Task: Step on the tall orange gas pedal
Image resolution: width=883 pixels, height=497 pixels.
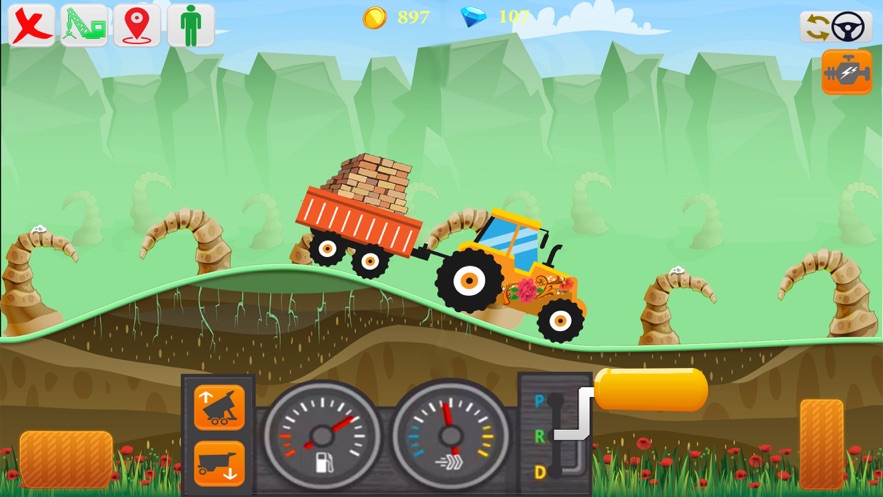Action: click(821, 444)
